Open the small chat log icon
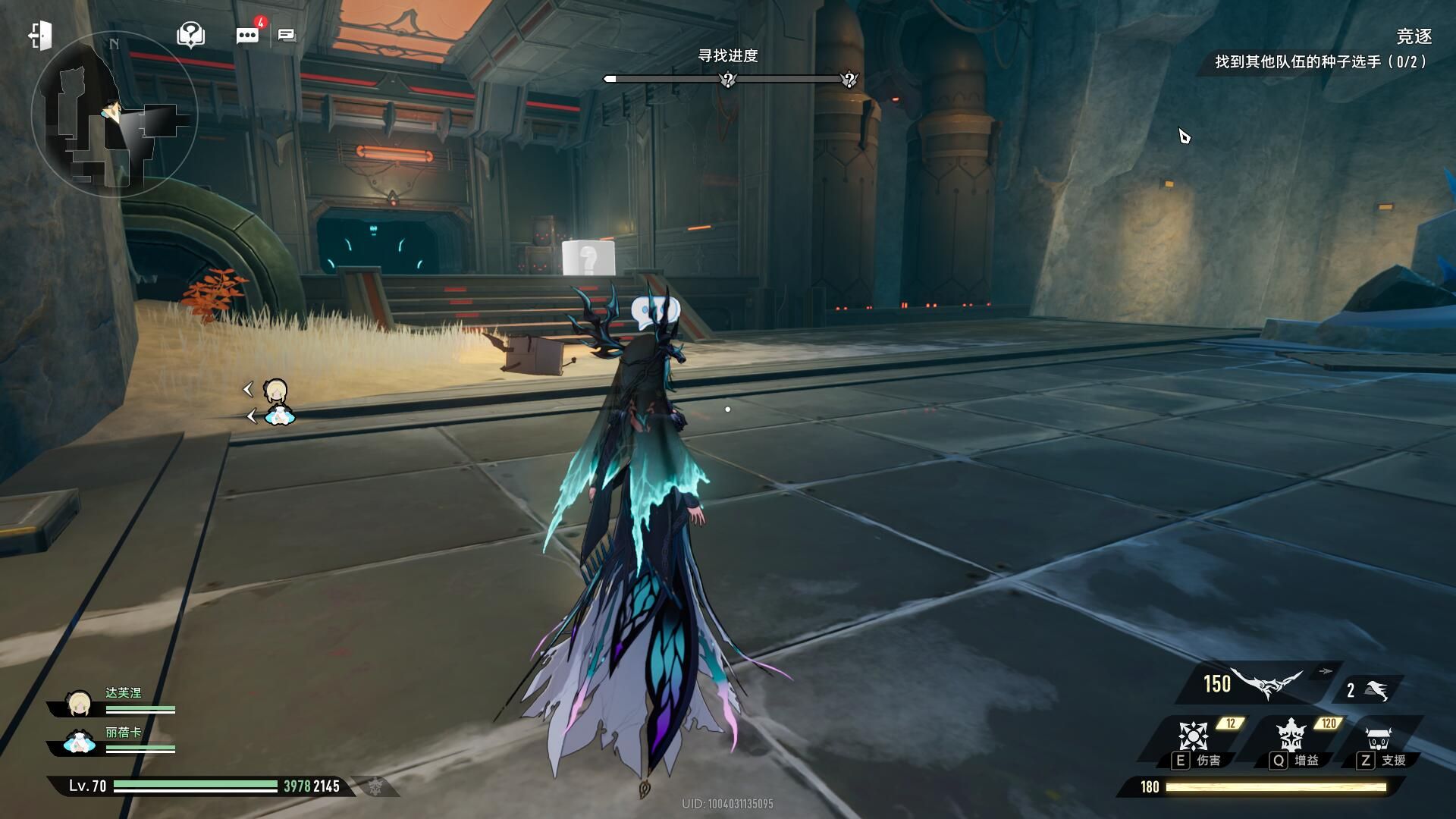The image size is (1456, 819). click(287, 36)
